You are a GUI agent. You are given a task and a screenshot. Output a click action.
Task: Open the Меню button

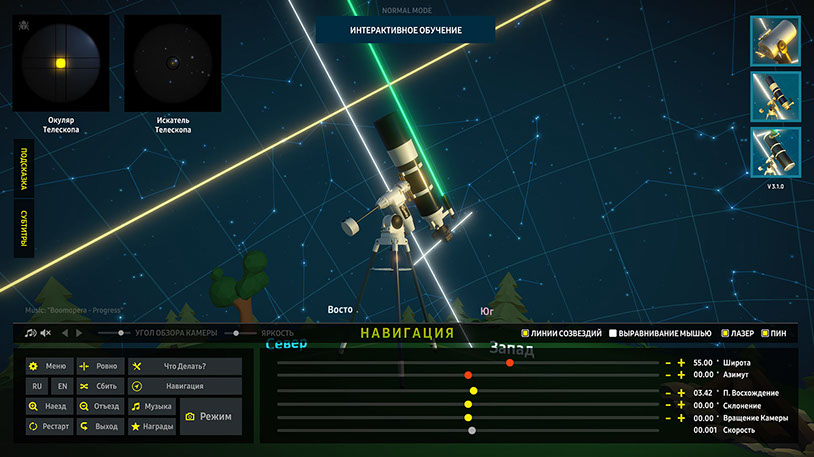49,366
